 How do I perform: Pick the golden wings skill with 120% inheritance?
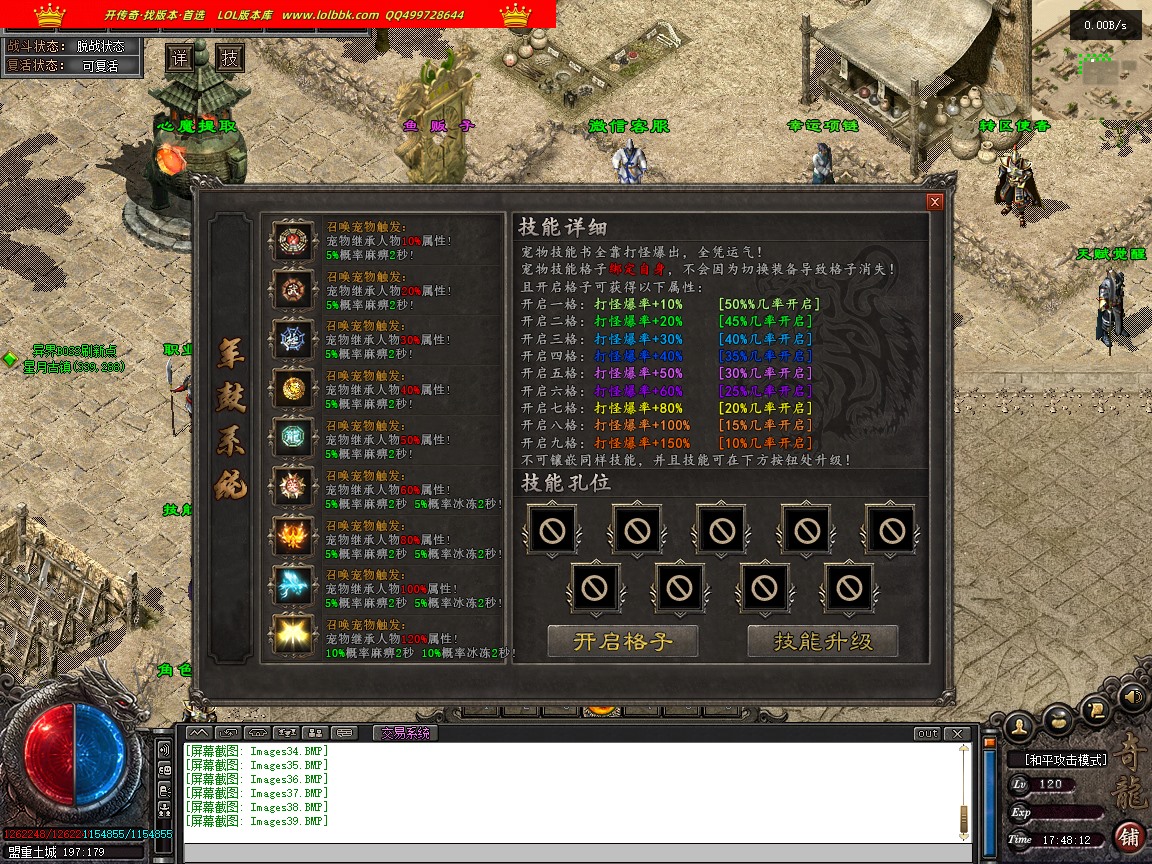tap(293, 636)
